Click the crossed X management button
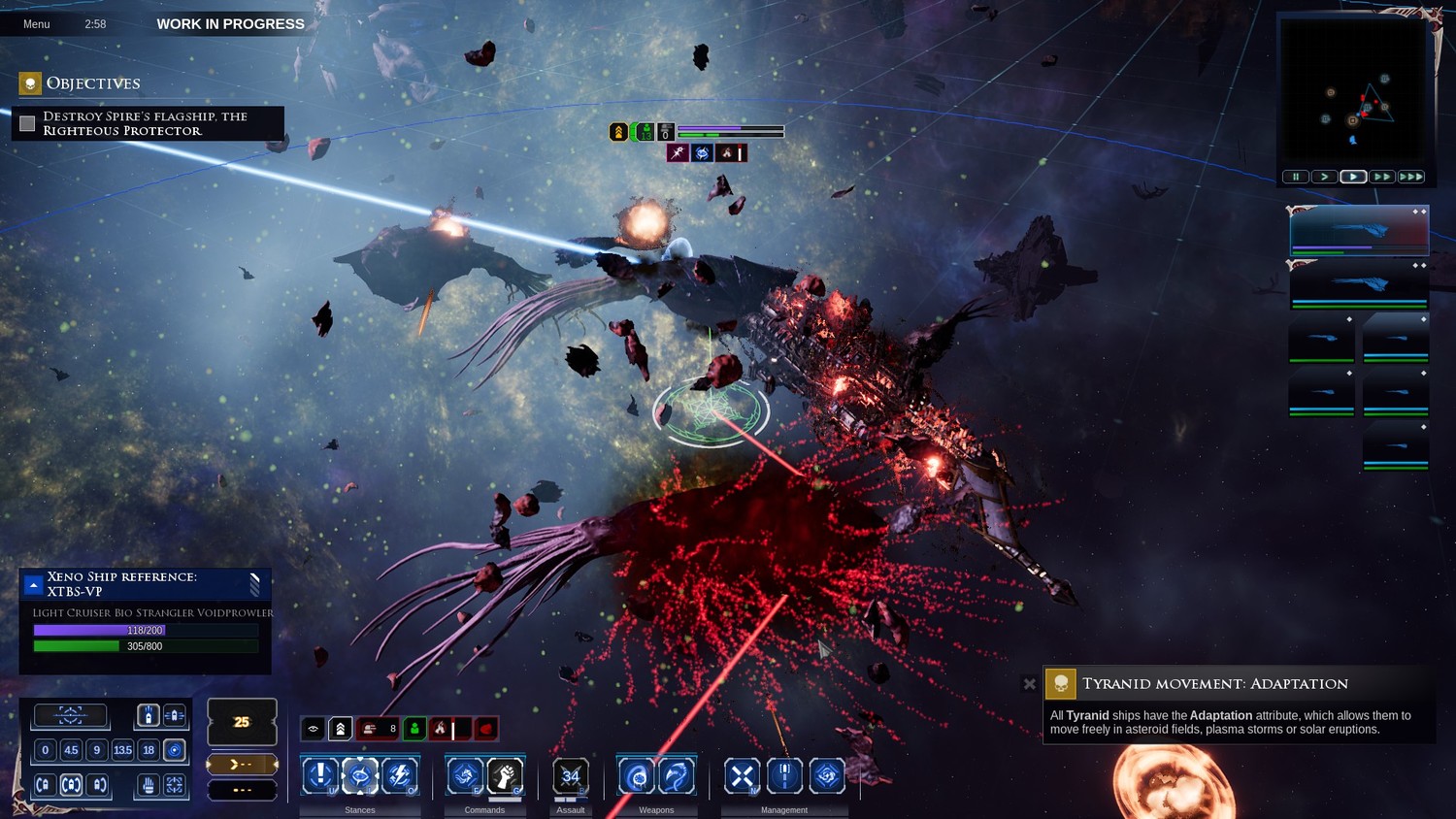The width and height of the screenshot is (1456, 819). click(x=743, y=775)
